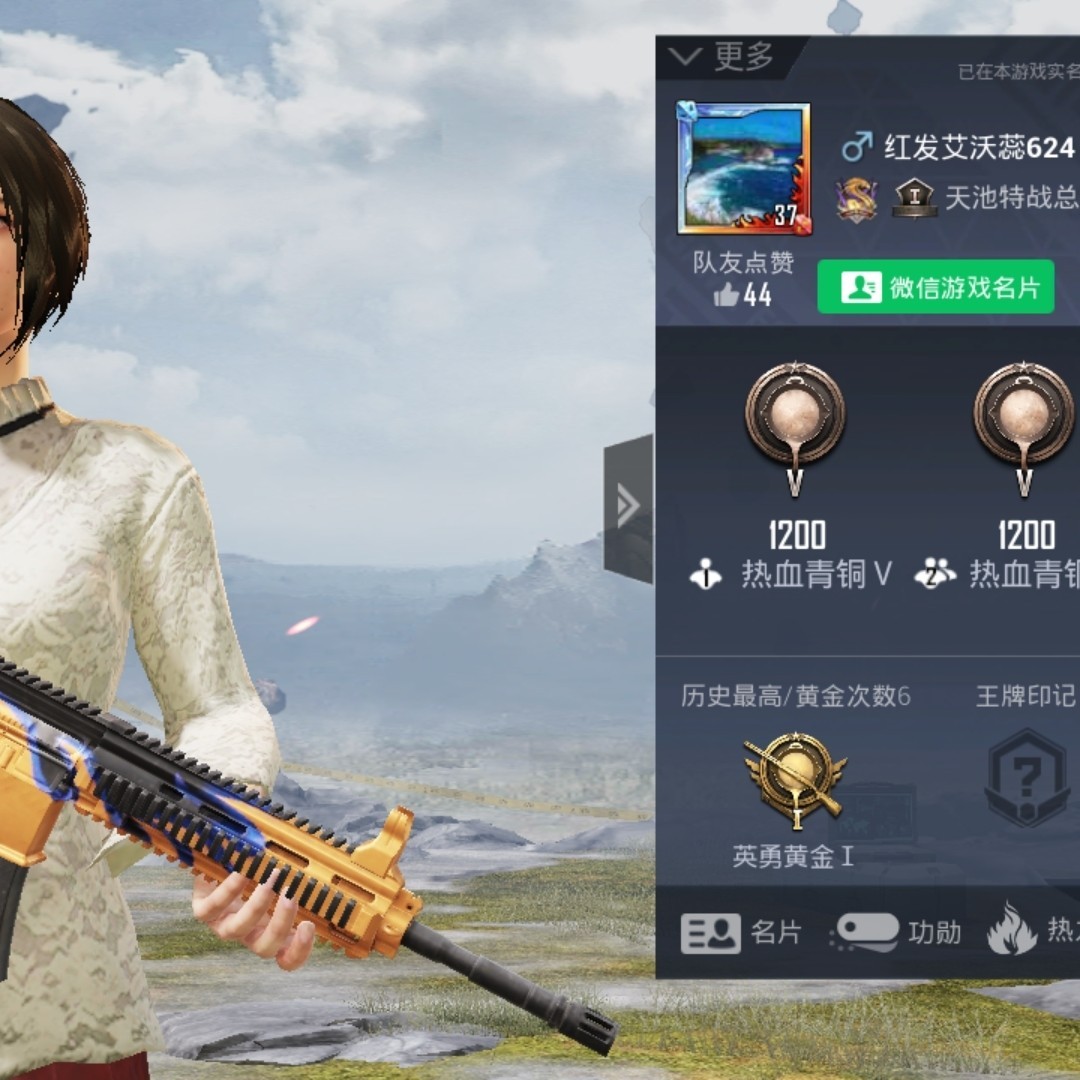Open the flame icon tab
This screenshot has width=1080, height=1080.
pyautogui.click(x=1012, y=930)
